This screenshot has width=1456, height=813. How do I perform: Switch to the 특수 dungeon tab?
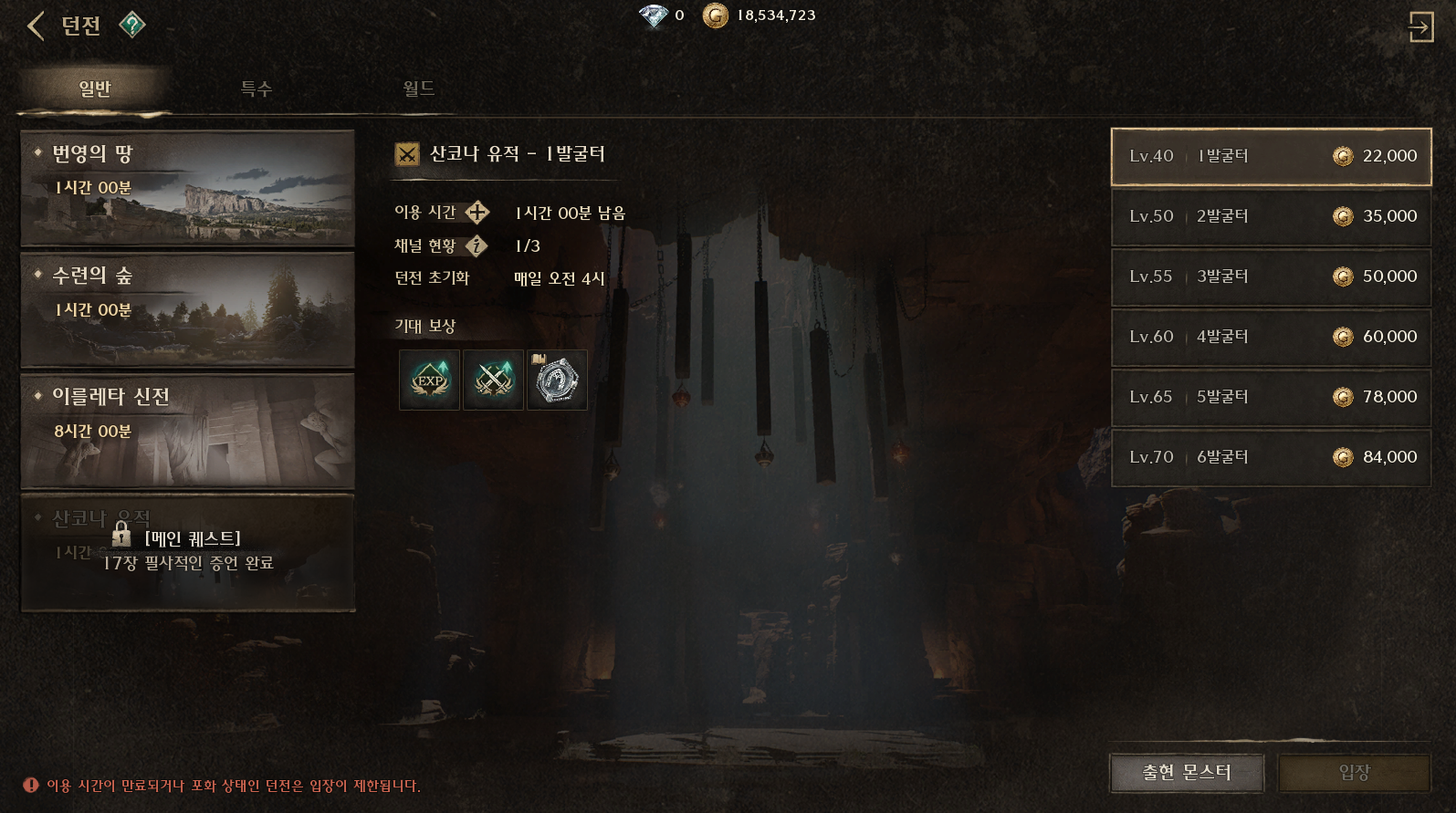point(257,89)
